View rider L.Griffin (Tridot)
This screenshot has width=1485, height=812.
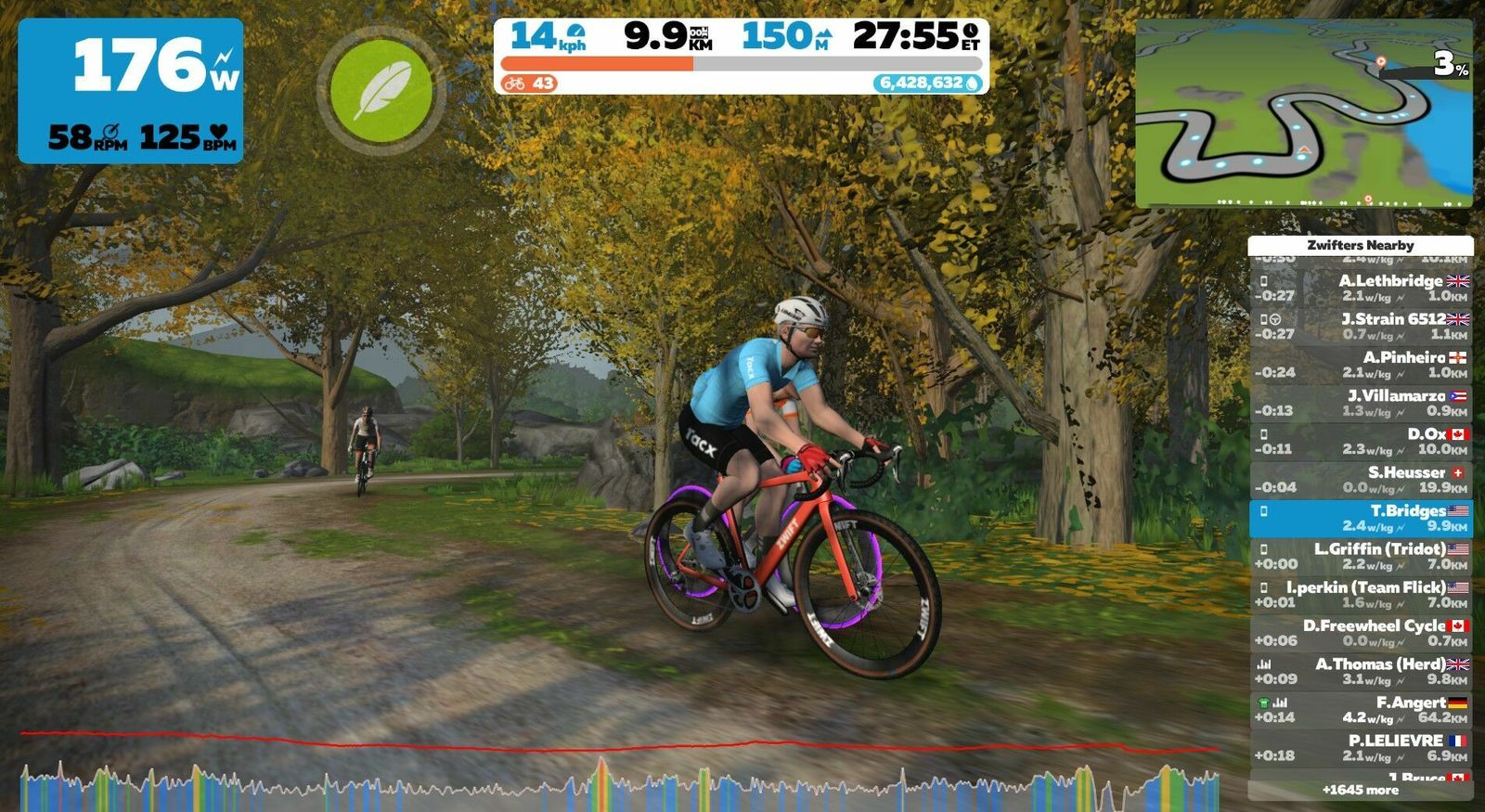[x=1361, y=556]
